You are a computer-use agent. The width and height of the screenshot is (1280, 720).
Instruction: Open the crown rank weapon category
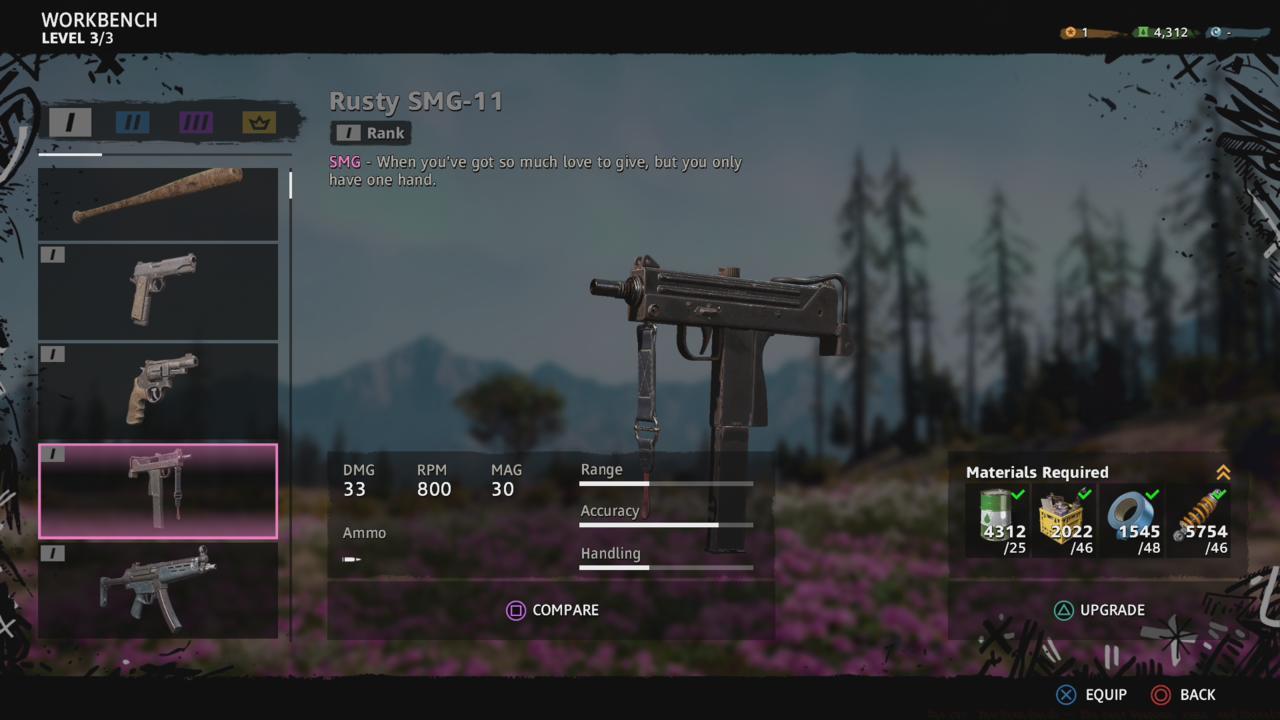[257, 122]
